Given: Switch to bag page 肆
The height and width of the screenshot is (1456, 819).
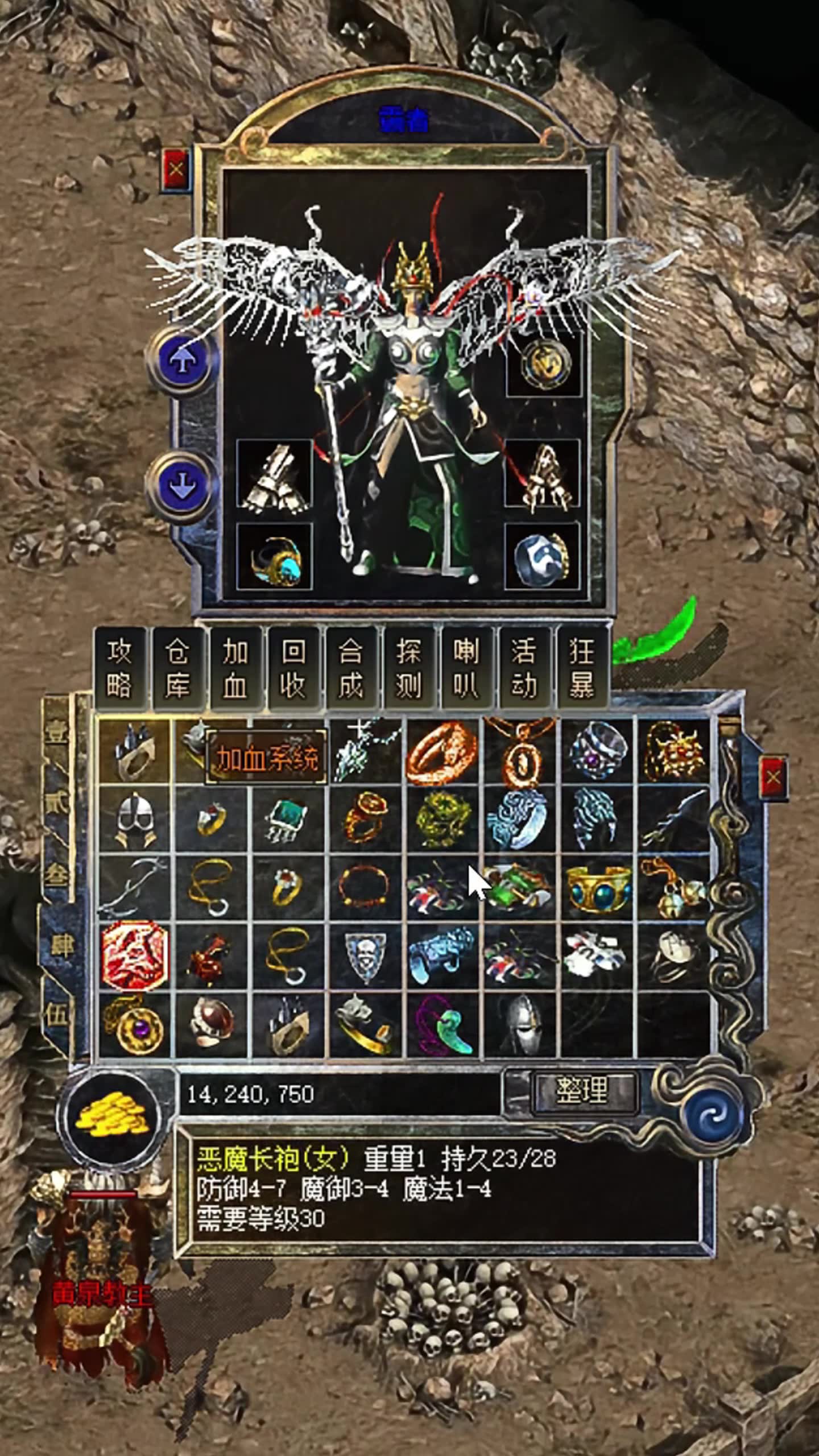Looking at the screenshot, I should 59,948.
